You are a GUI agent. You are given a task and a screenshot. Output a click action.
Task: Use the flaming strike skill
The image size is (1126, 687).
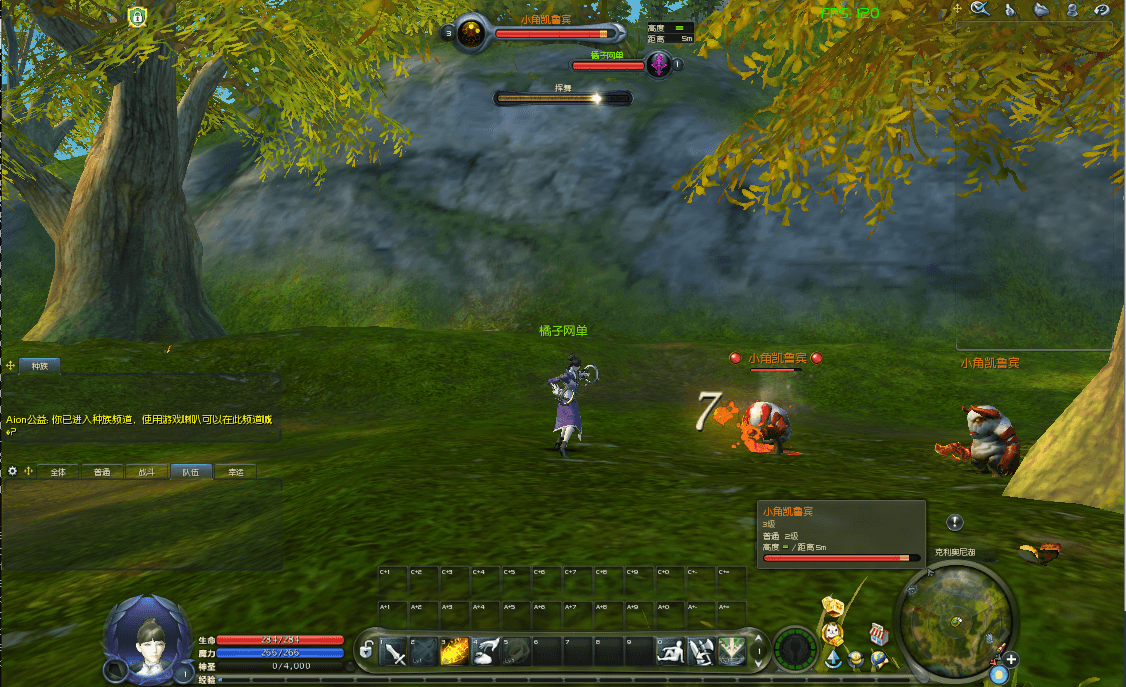click(455, 653)
